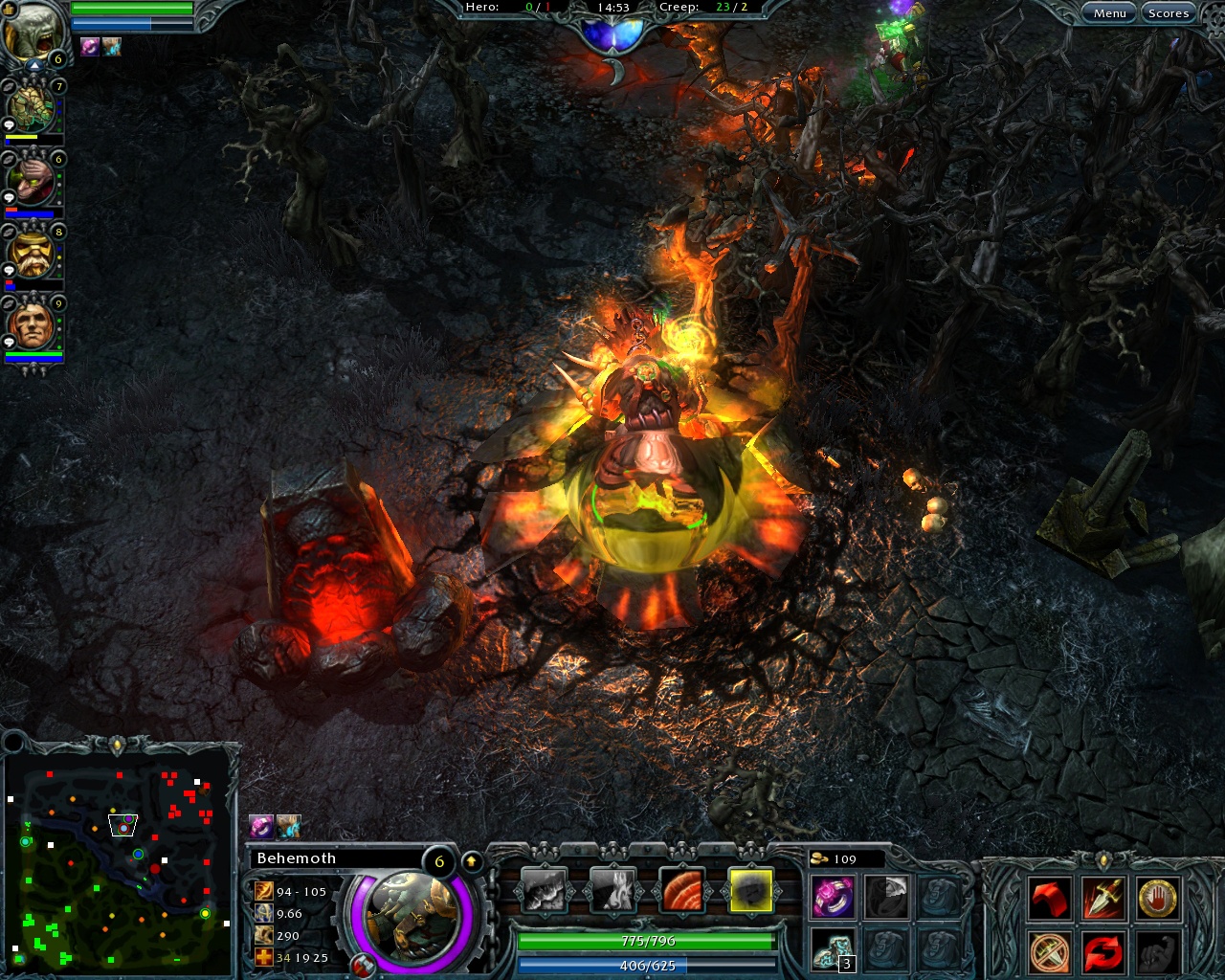
Task: Select the red cooldown ability in slot three
Action: tap(682, 891)
